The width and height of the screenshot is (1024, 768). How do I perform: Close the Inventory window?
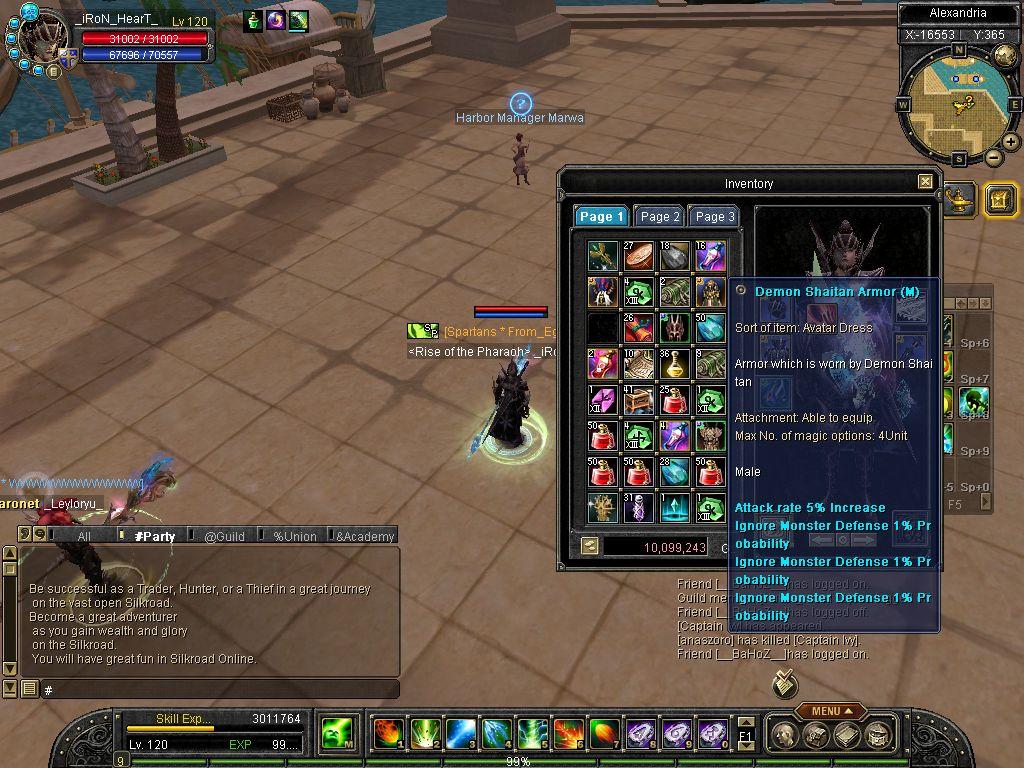(925, 182)
